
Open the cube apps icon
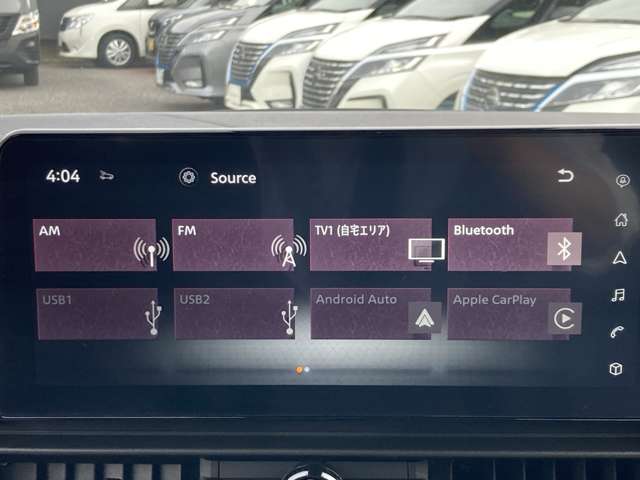tap(616, 369)
